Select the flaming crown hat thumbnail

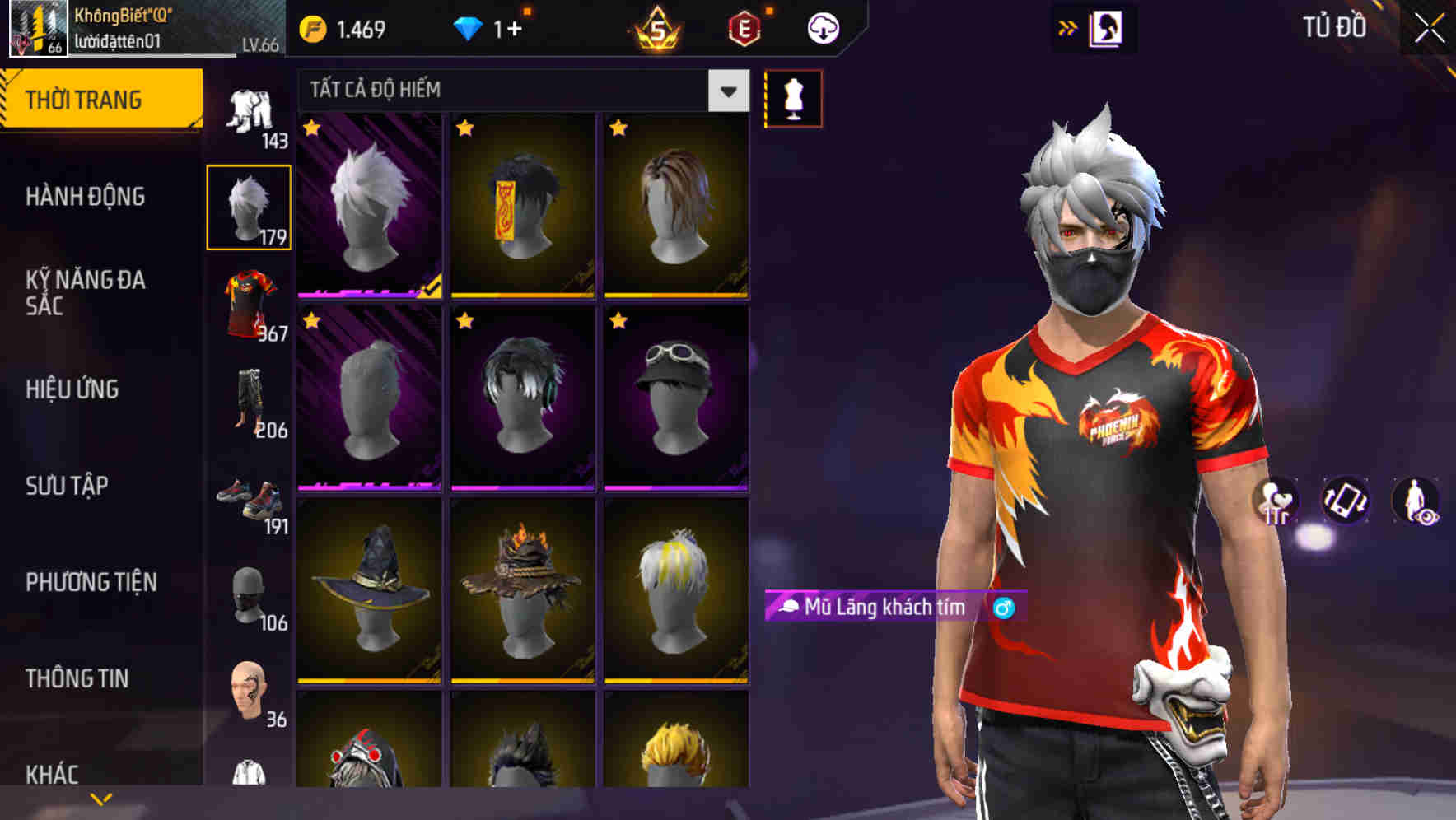click(x=523, y=593)
